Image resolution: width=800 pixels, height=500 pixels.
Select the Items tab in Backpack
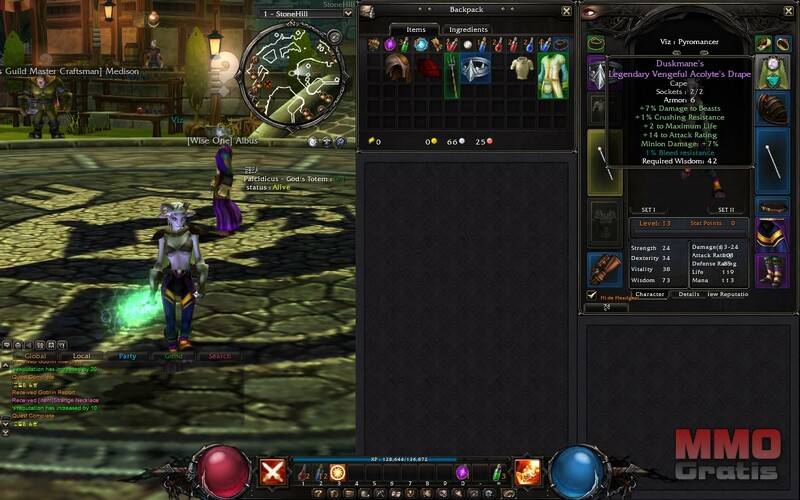click(x=415, y=30)
